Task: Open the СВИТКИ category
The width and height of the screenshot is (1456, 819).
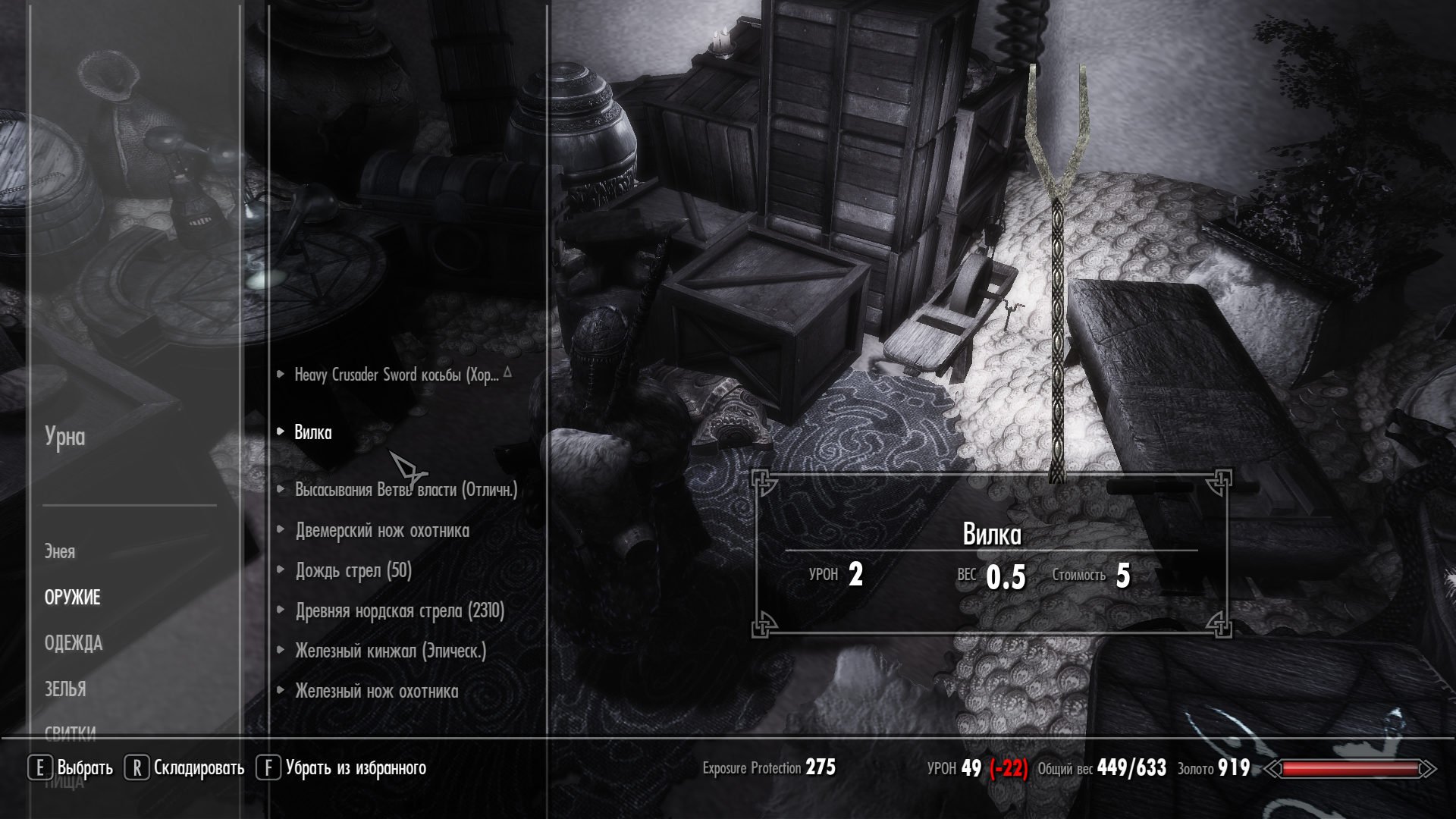Action: (70, 733)
